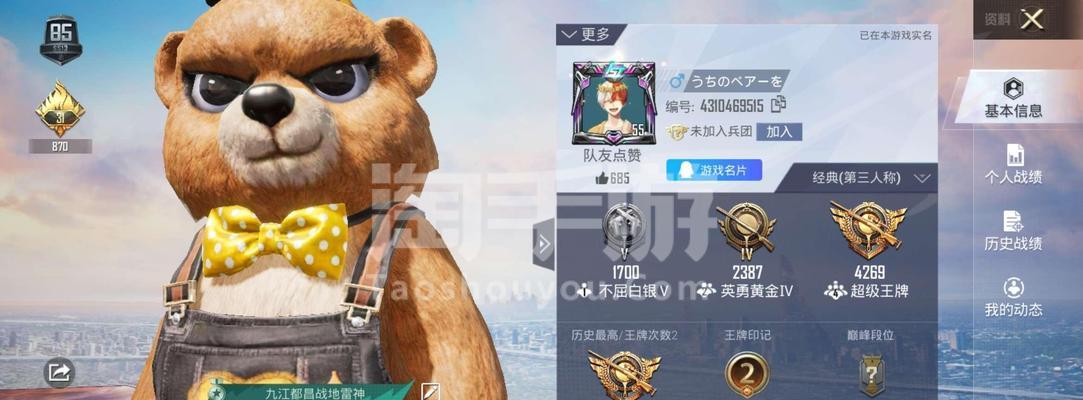The width and height of the screenshot is (1083, 400).
Task: Expand the 更多 dropdown
Action: tap(586, 34)
